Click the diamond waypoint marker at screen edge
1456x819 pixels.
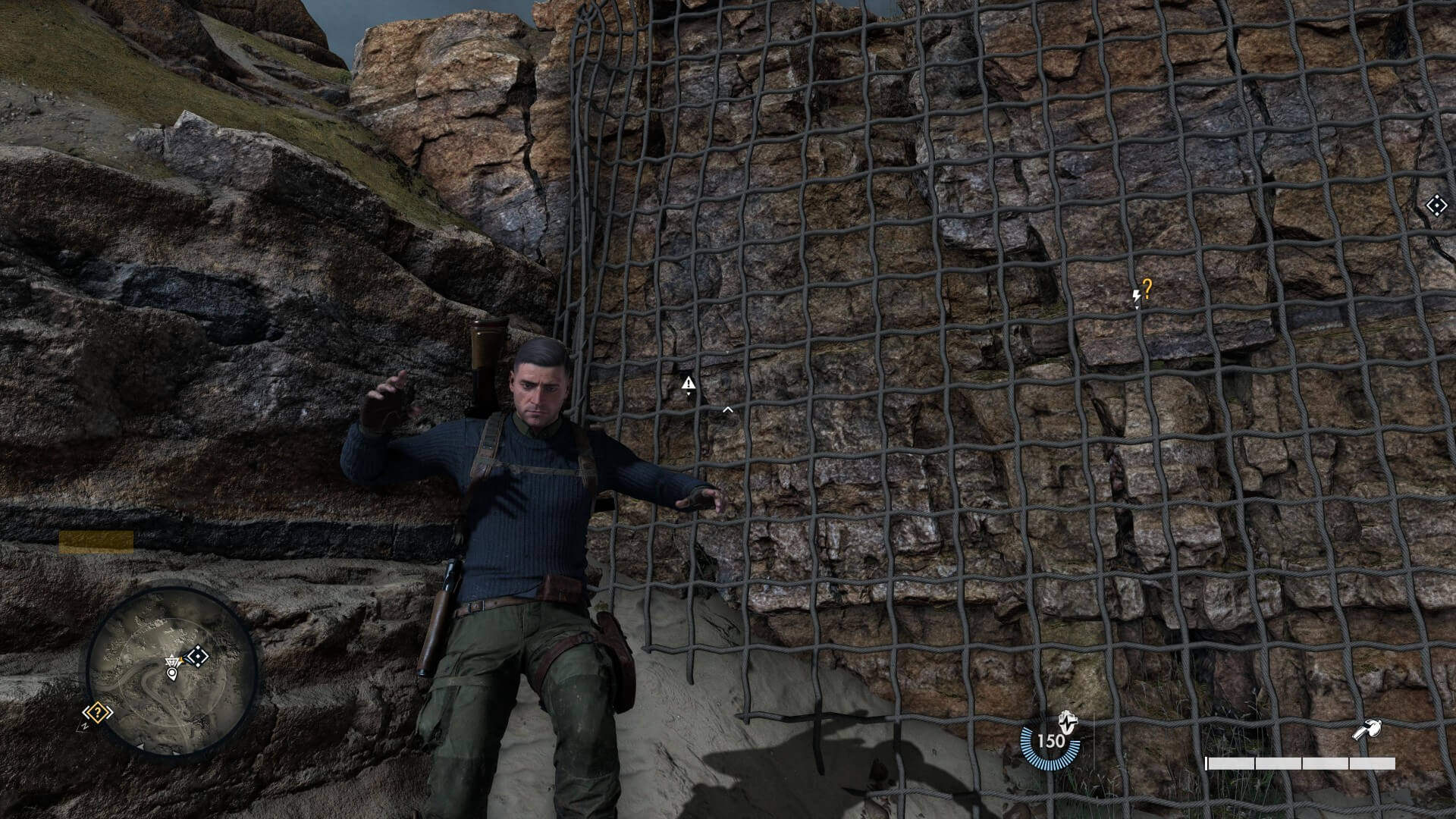pyautogui.click(x=1435, y=206)
